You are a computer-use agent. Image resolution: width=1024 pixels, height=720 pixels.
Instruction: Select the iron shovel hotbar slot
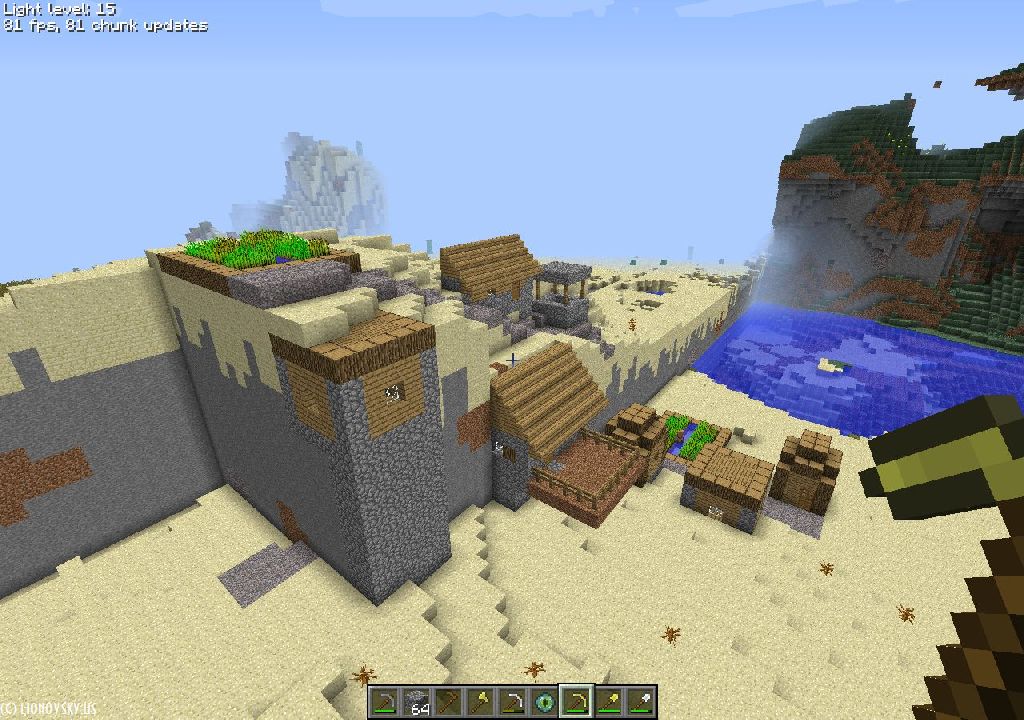641,702
